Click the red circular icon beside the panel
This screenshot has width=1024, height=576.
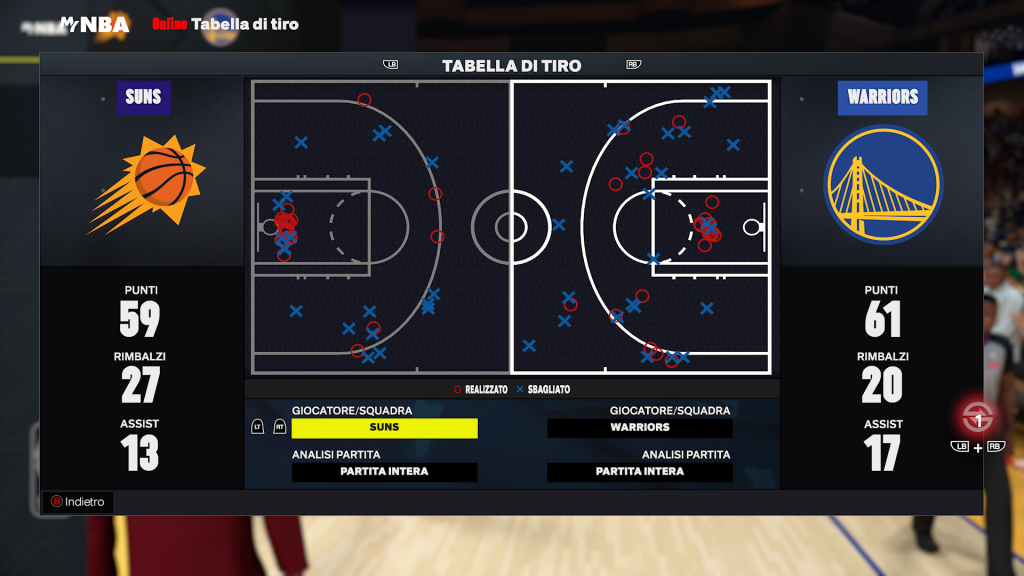click(977, 415)
